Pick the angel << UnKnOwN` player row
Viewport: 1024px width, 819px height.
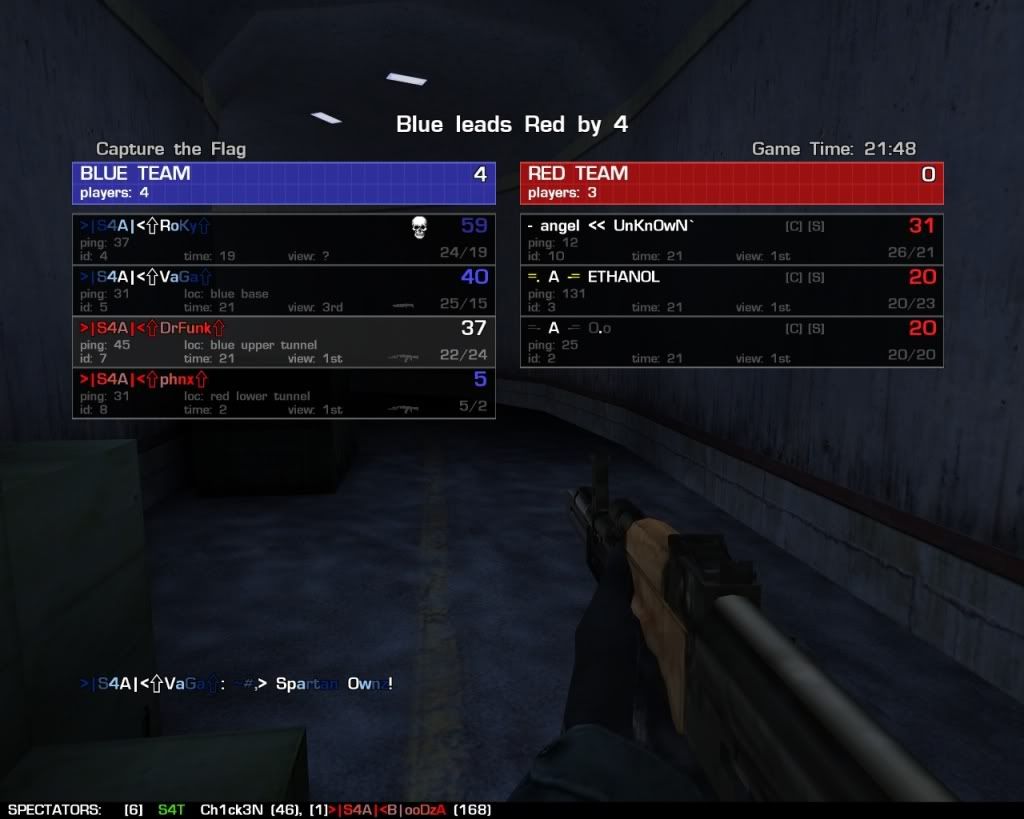[731, 239]
